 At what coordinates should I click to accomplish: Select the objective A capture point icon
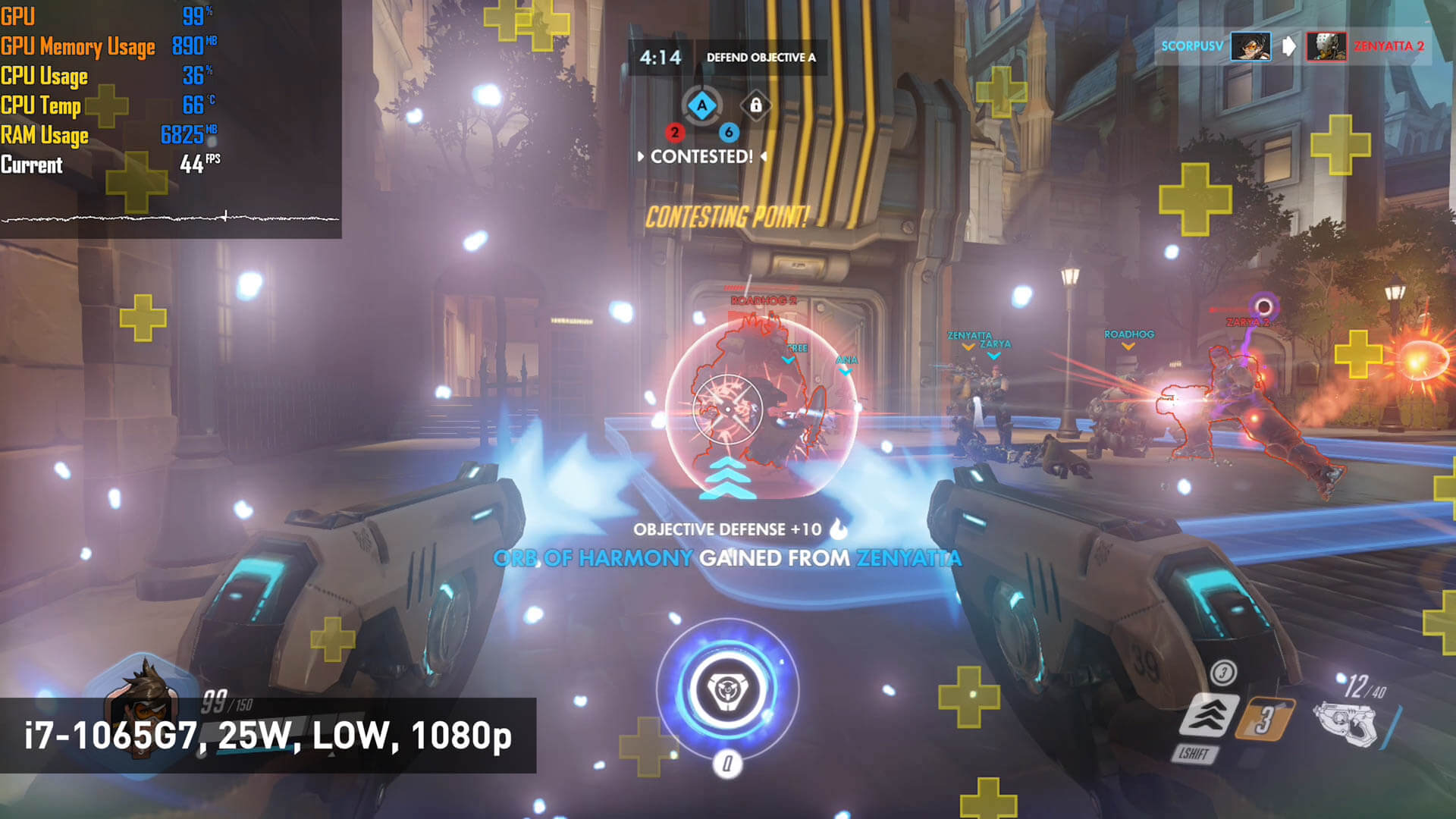pos(701,105)
